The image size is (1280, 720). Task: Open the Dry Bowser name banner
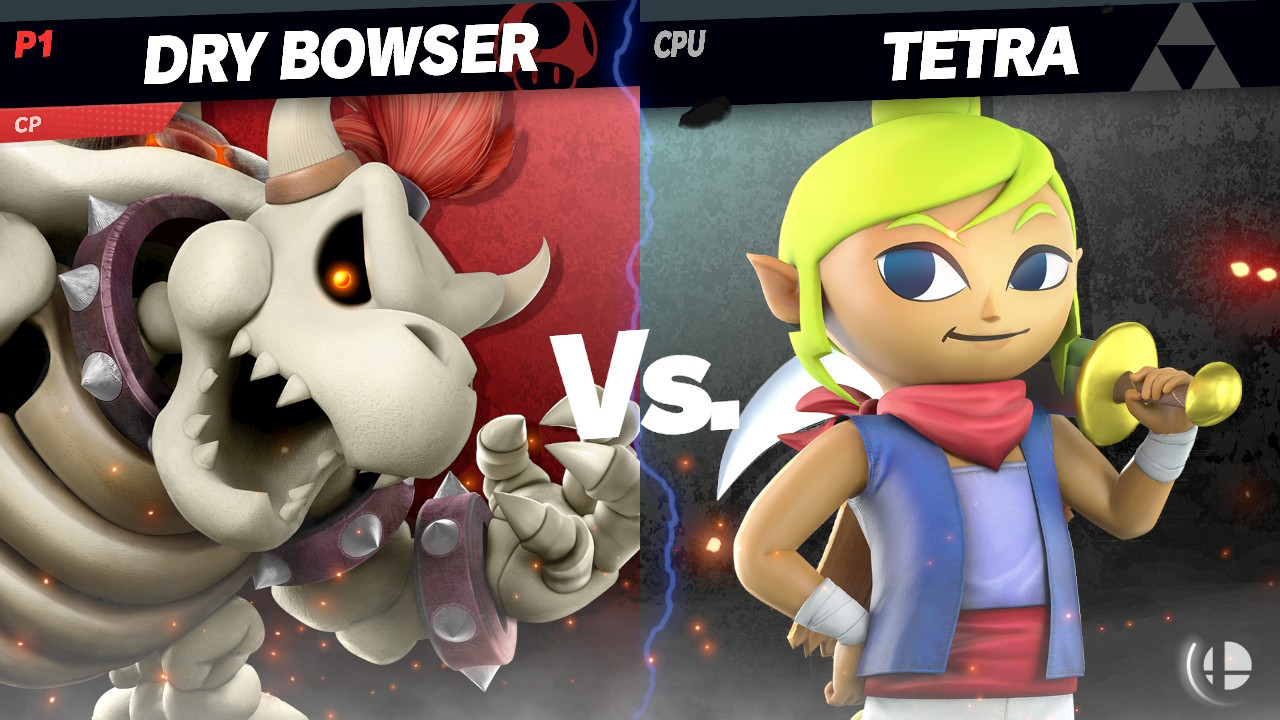click(x=340, y=45)
